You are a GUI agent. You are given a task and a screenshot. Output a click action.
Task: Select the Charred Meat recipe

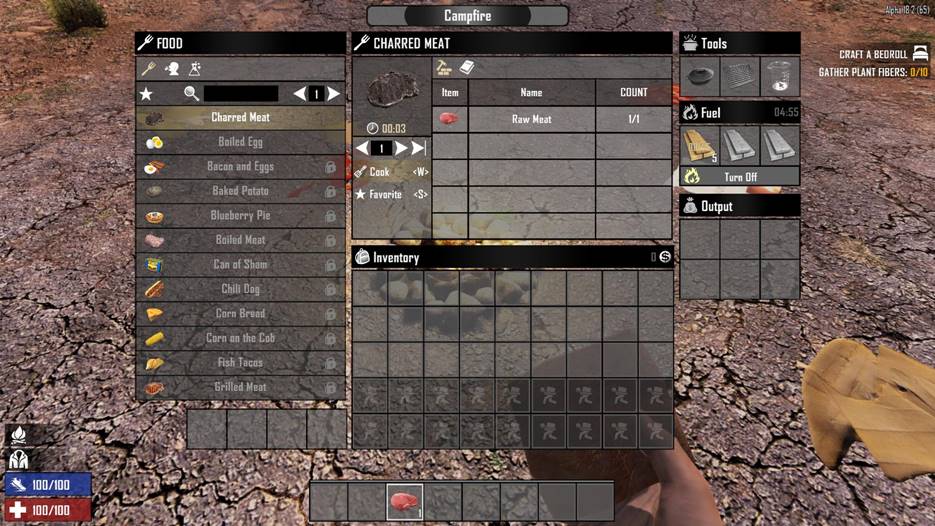tap(240, 118)
